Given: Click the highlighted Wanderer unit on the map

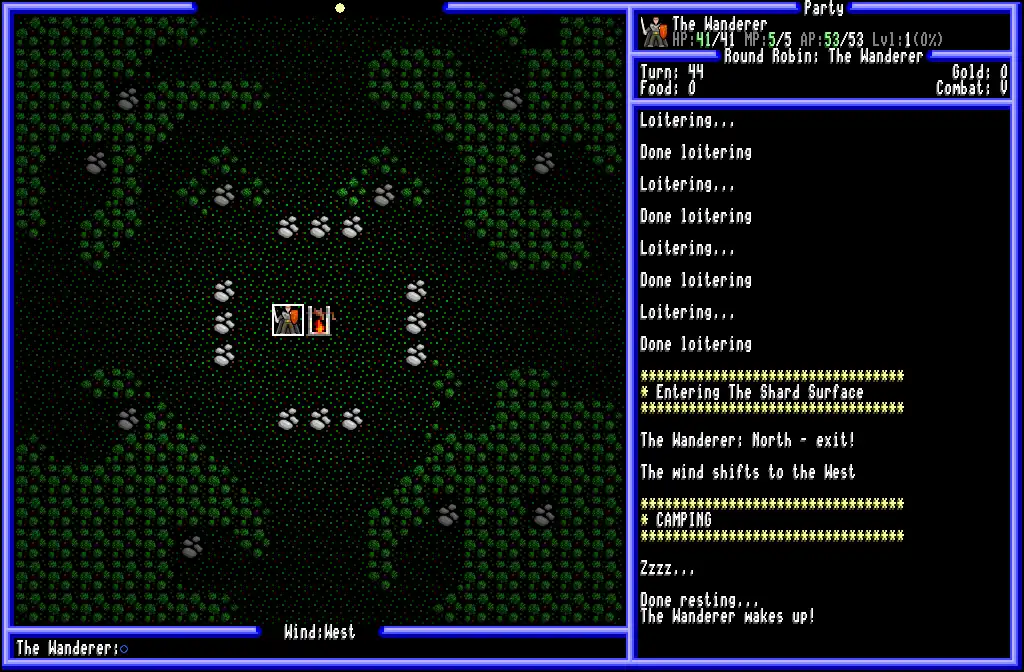Looking at the screenshot, I should 288,320.
